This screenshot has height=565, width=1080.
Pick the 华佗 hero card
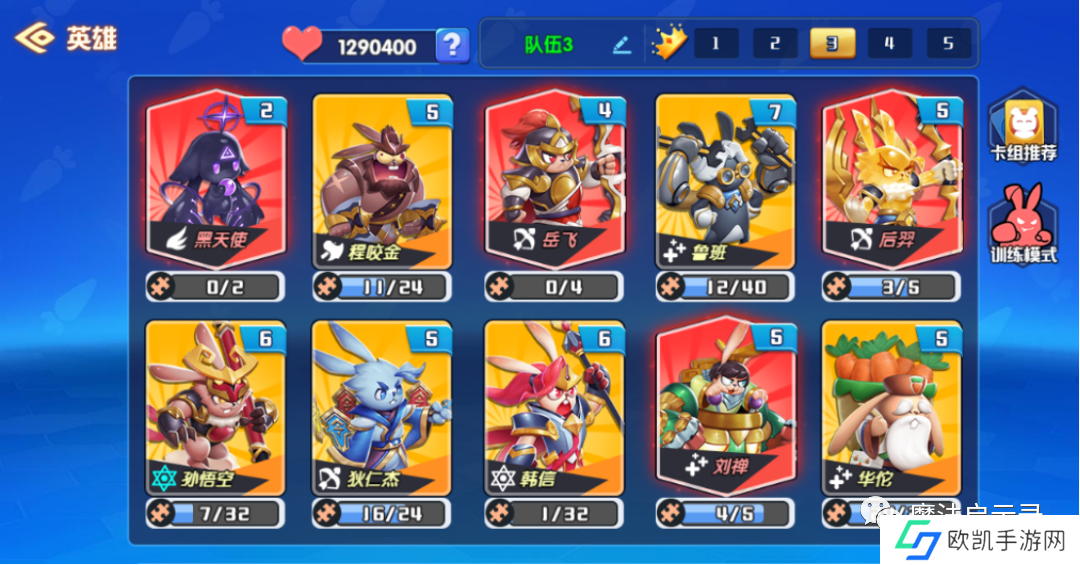[892, 406]
